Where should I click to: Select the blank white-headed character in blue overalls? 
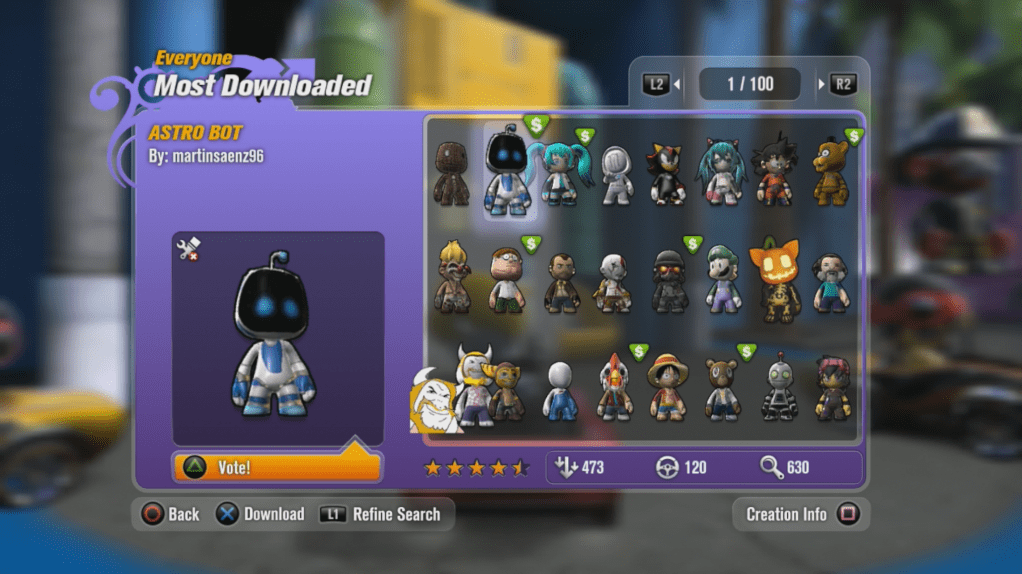point(560,390)
